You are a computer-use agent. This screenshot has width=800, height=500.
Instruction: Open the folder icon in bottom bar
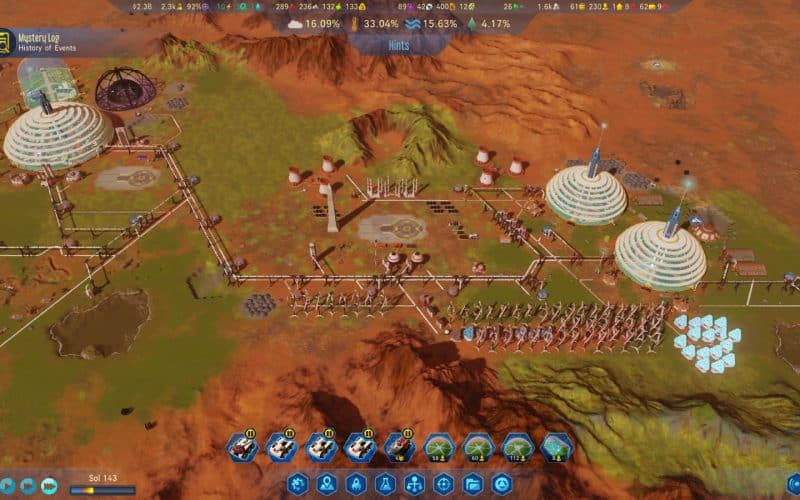[x=472, y=485]
